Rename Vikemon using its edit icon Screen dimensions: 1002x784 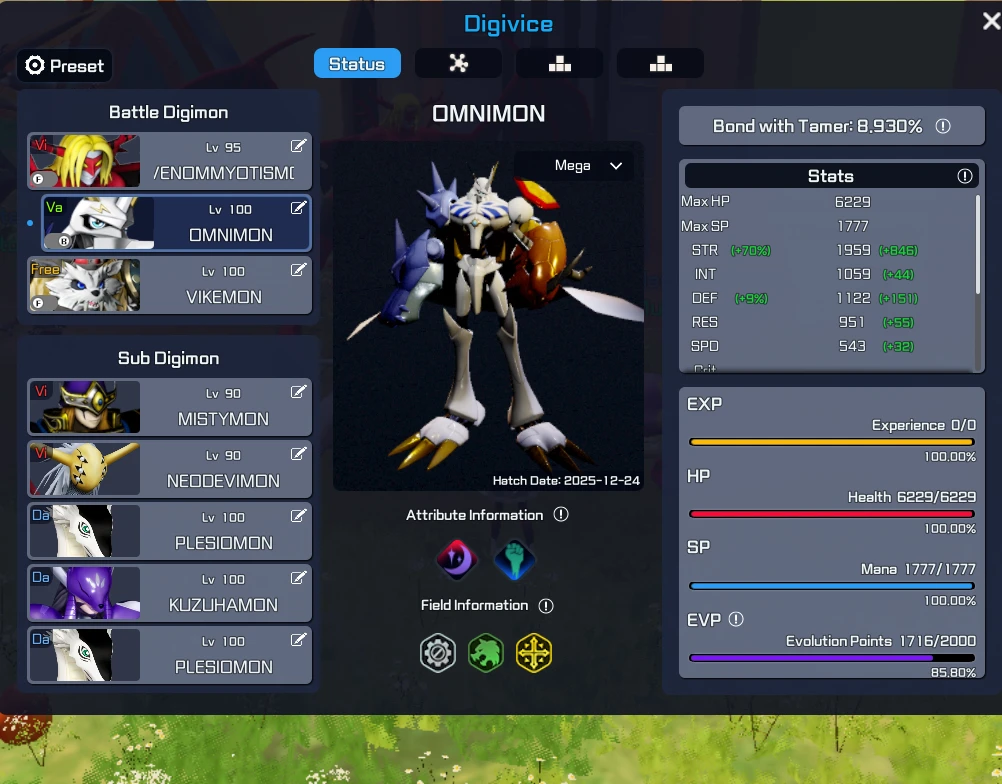(x=298, y=270)
